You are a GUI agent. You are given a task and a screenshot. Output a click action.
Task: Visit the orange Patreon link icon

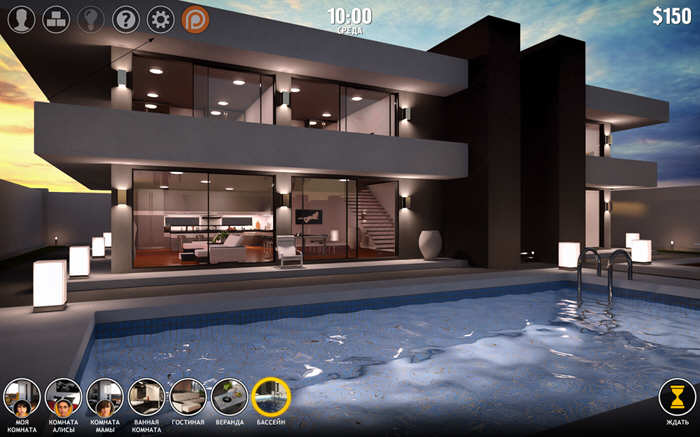(x=196, y=18)
